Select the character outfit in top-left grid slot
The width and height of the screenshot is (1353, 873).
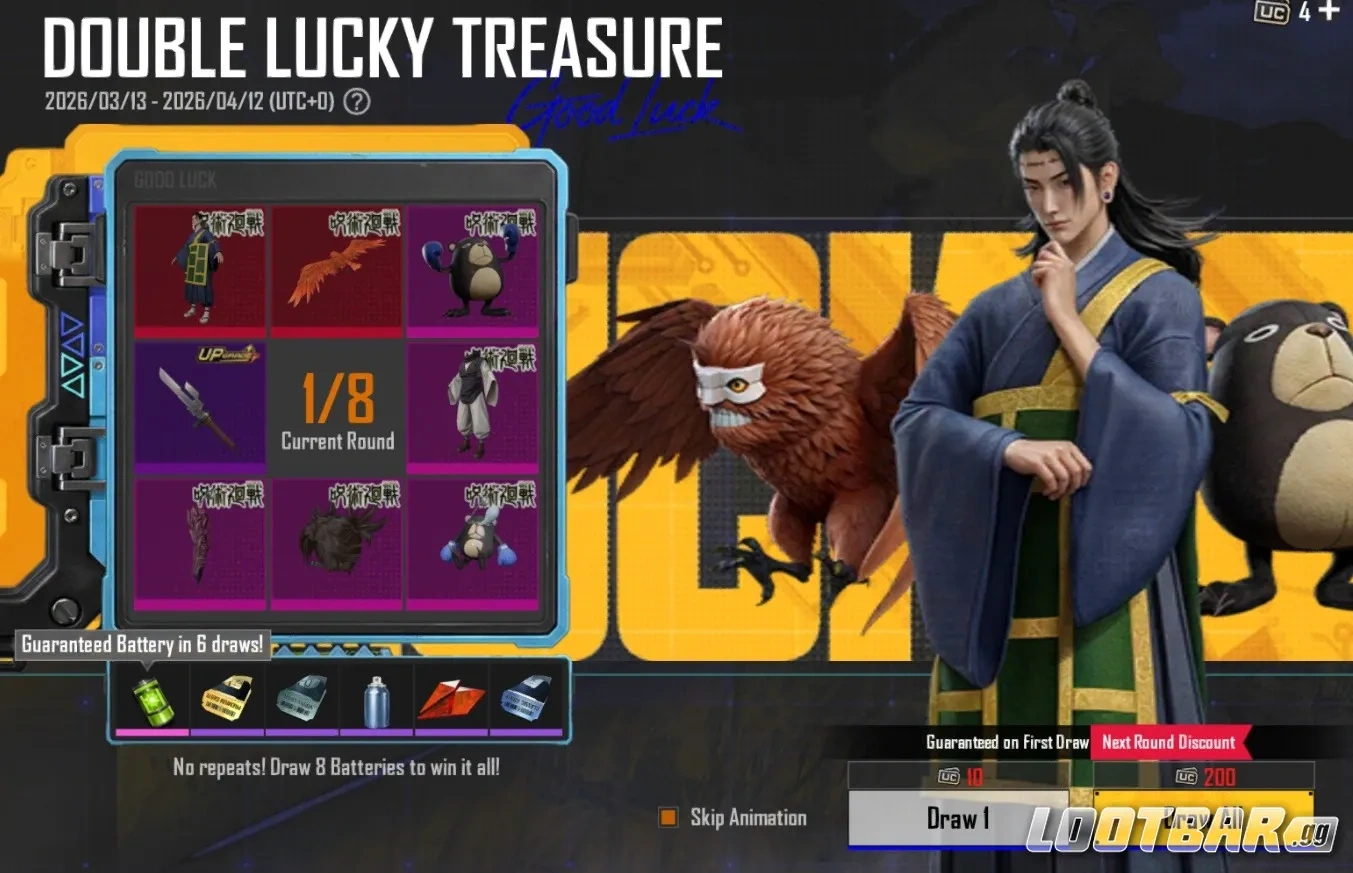[200, 270]
